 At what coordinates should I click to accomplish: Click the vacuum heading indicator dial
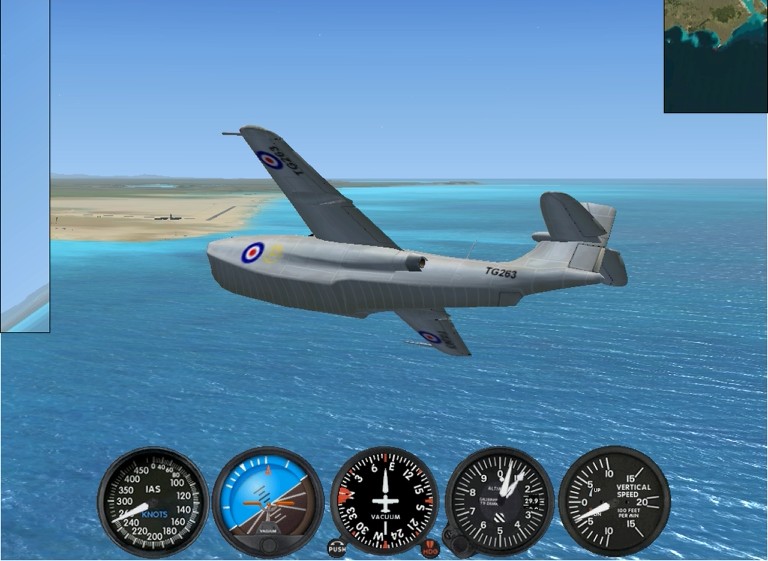[384, 500]
